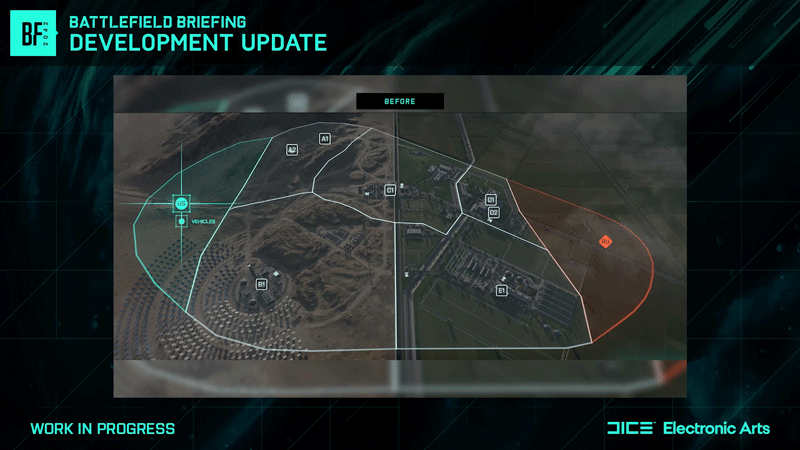Select the US headquarters marker
The image size is (800, 450).
[x=181, y=204]
